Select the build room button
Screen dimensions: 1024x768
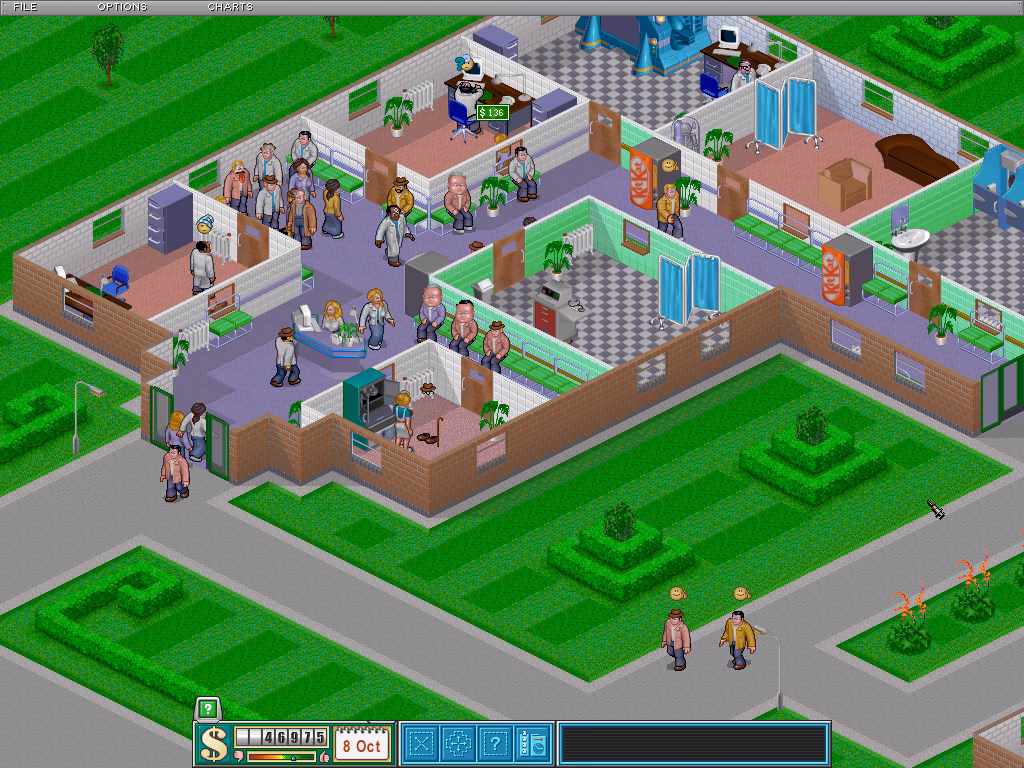click(421, 744)
